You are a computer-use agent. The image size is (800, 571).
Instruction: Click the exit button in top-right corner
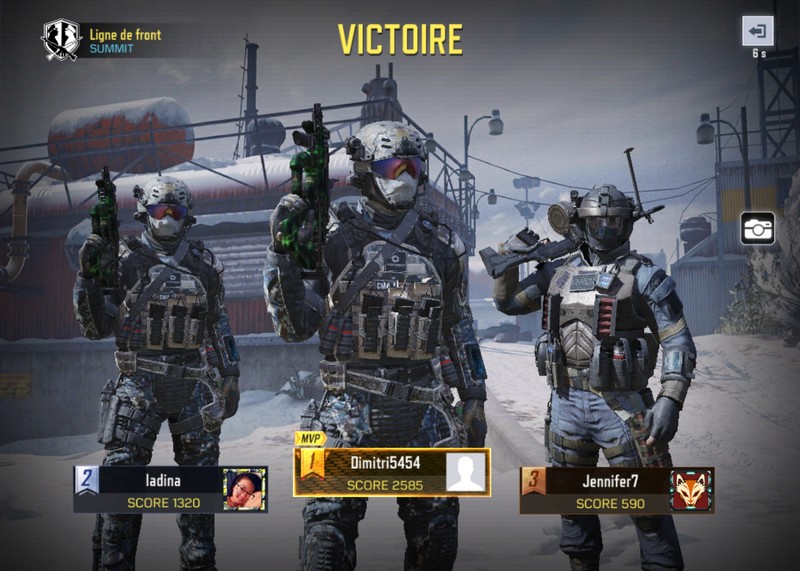point(757,31)
